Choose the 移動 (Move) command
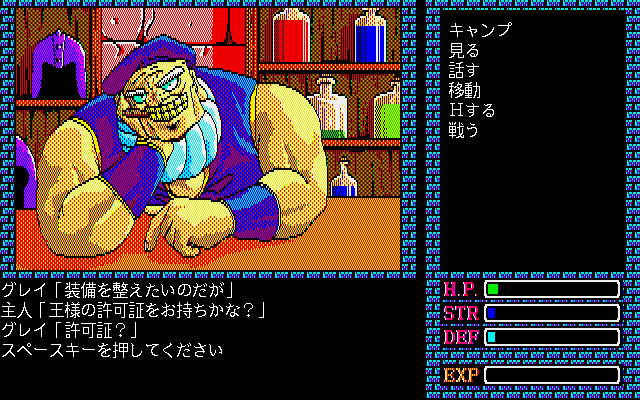Viewport: 640px width, 400px height. 464,90
